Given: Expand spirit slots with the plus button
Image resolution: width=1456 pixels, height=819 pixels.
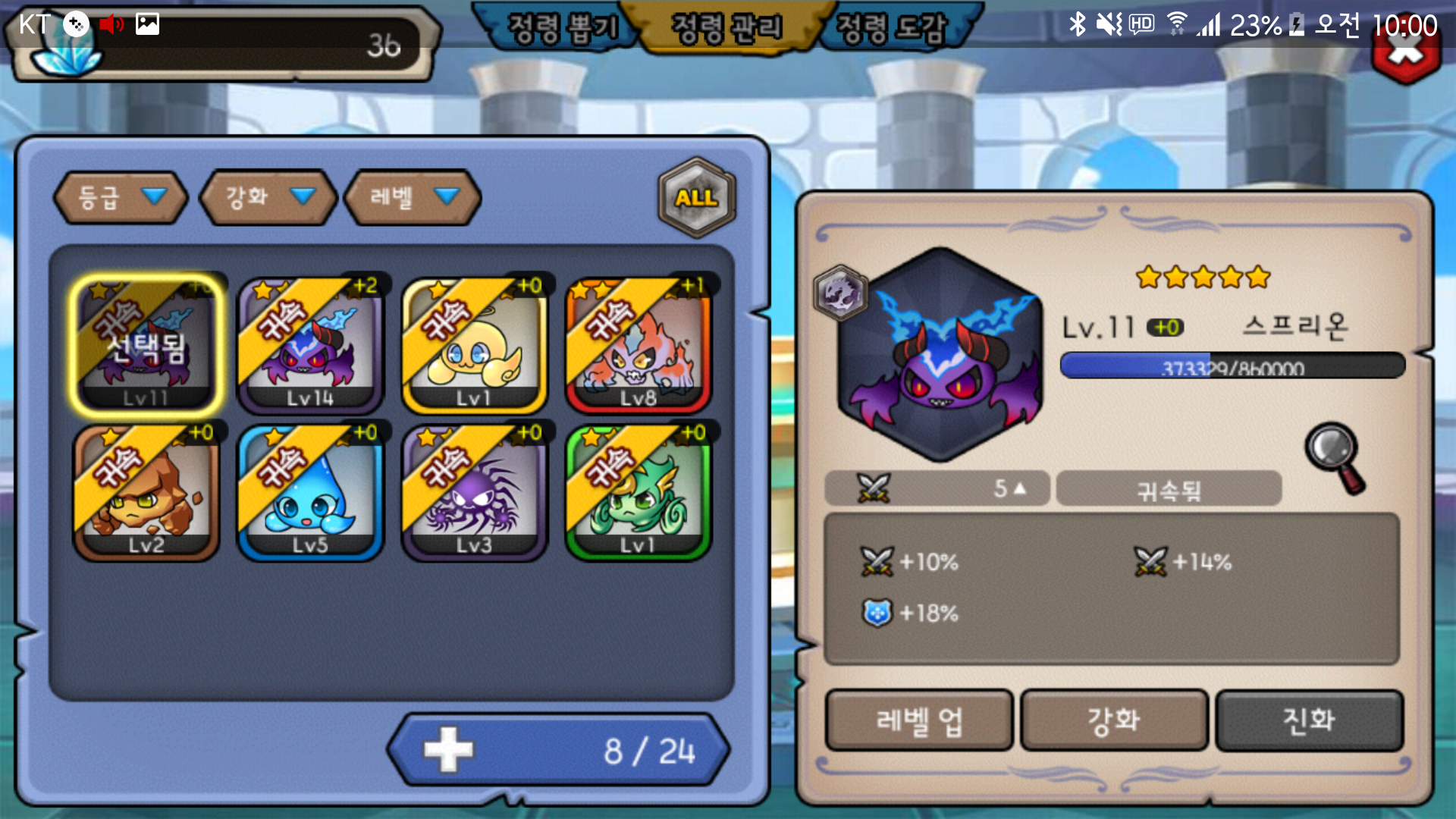Looking at the screenshot, I should pyautogui.click(x=448, y=750).
